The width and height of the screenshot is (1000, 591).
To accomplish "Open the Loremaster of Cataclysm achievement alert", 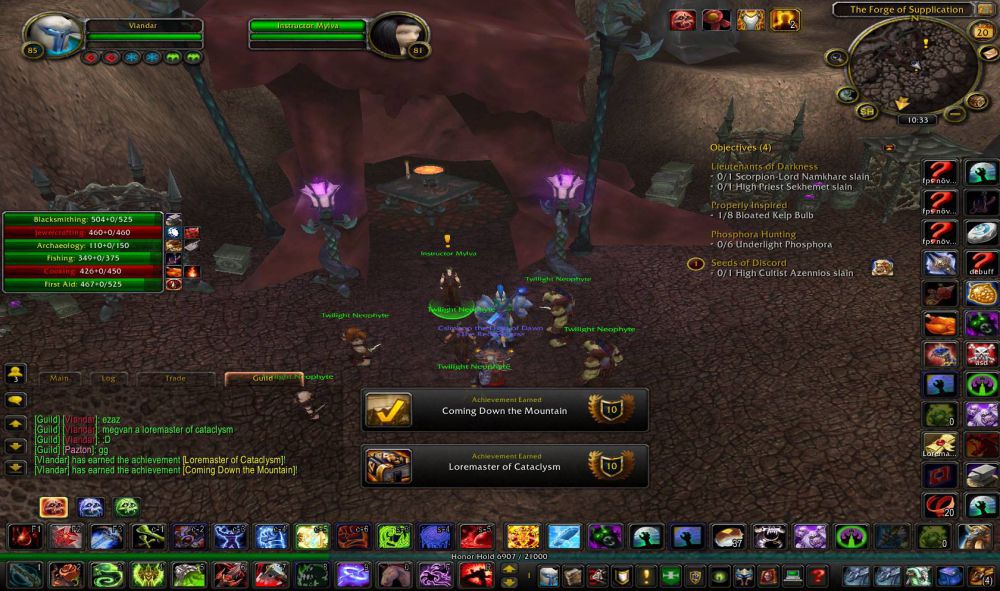I will [x=504, y=466].
